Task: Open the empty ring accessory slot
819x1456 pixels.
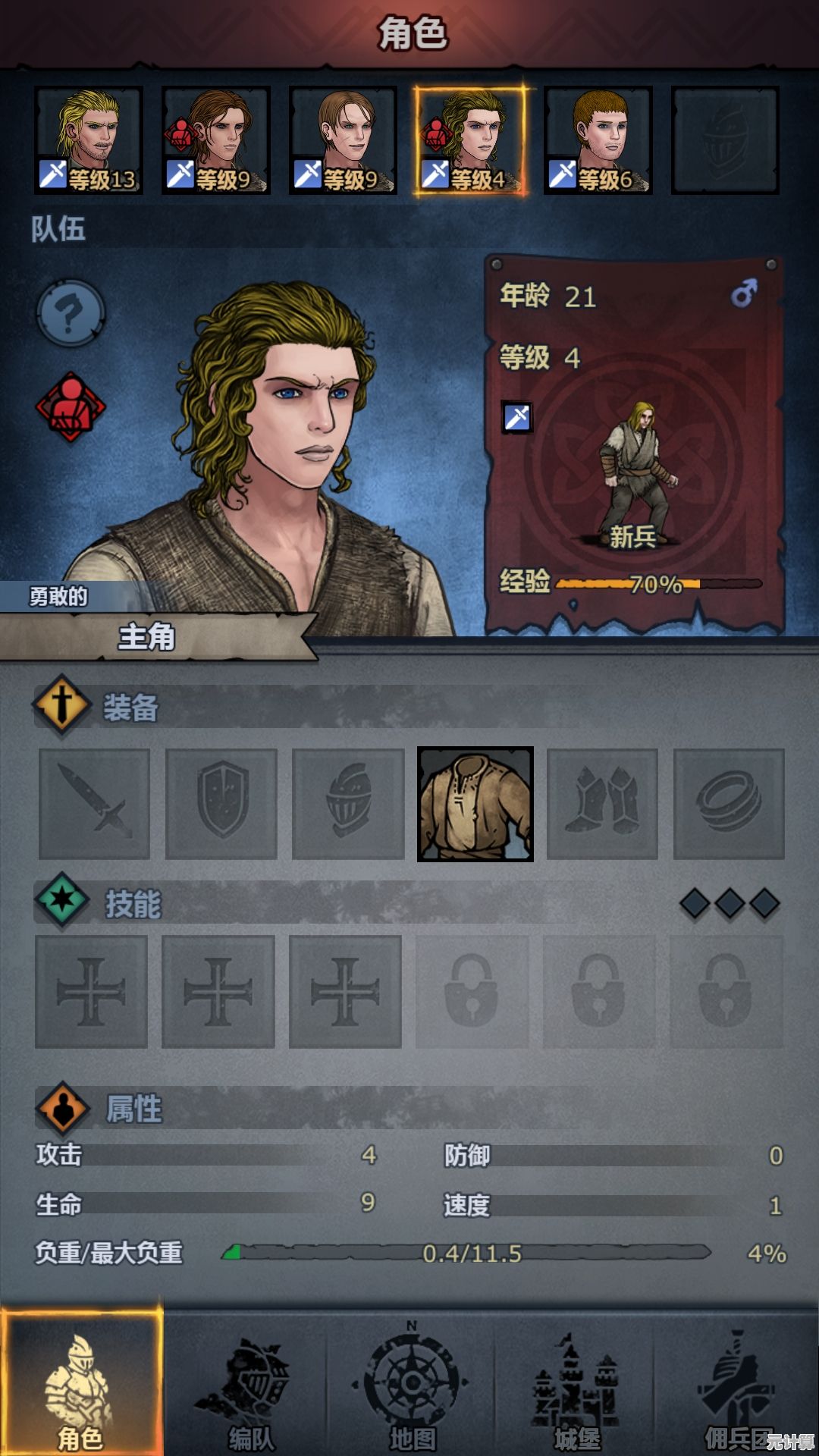Action: (x=729, y=804)
